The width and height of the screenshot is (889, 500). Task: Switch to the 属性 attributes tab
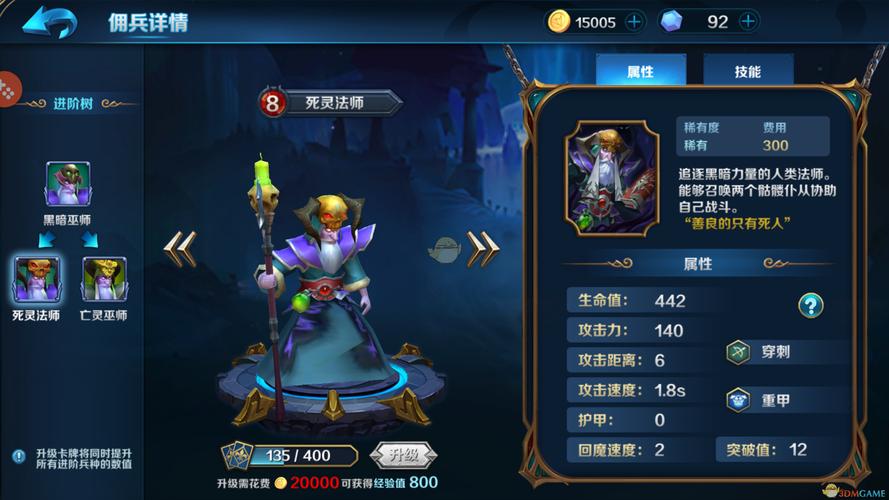pos(640,72)
